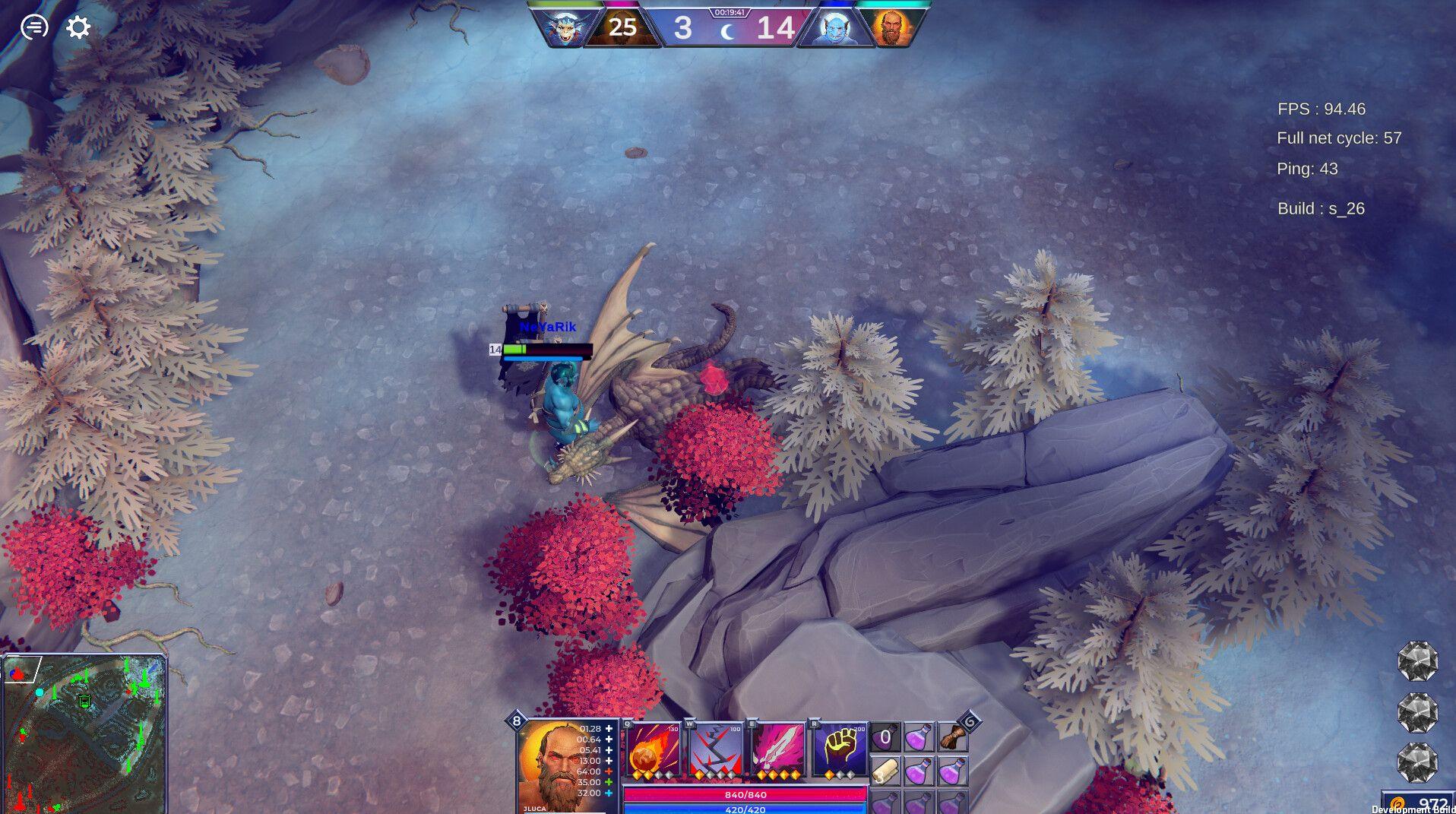Open the settings gear
The height and width of the screenshot is (814, 1456).
[77, 28]
